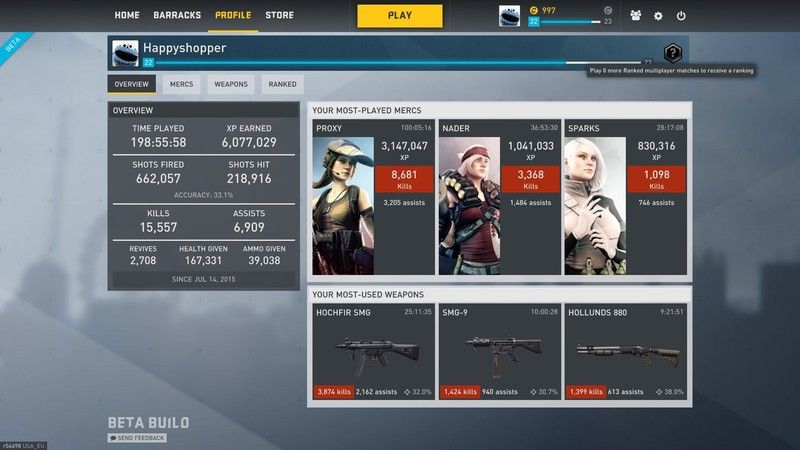The image size is (800, 450).
Task: Select the Nader merc card
Action: point(499,198)
